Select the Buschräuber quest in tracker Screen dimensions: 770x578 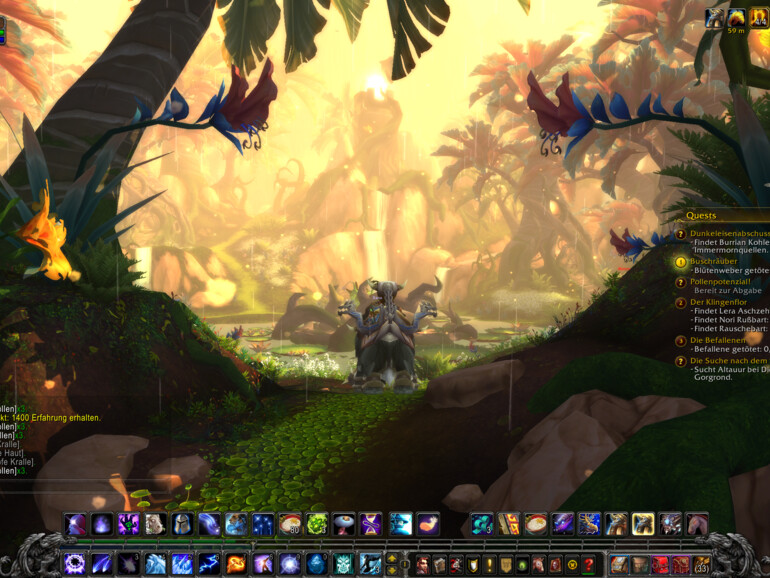pyautogui.click(x=712, y=260)
